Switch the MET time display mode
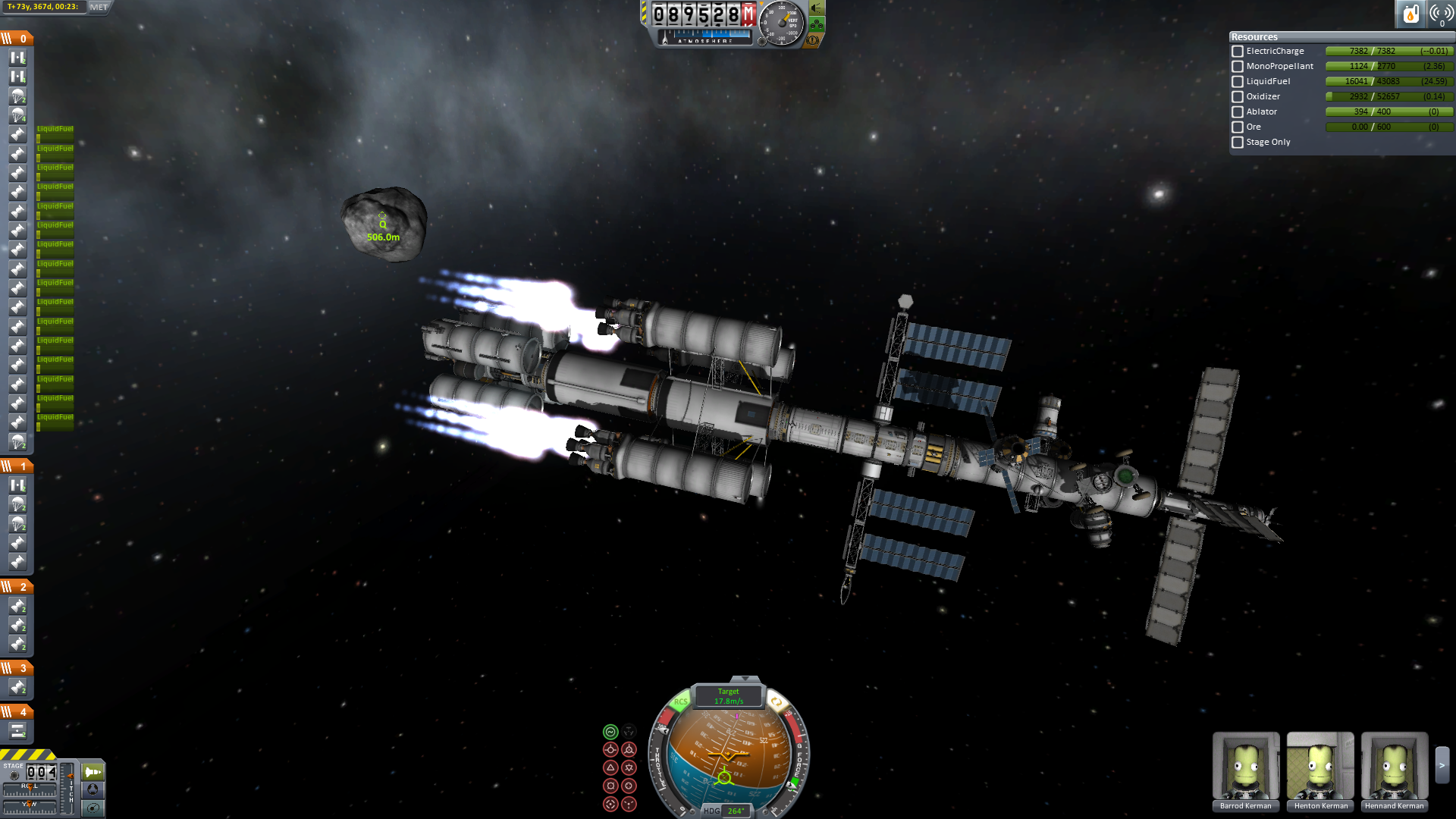Viewport: 1456px width, 819px height. [99, 7]
